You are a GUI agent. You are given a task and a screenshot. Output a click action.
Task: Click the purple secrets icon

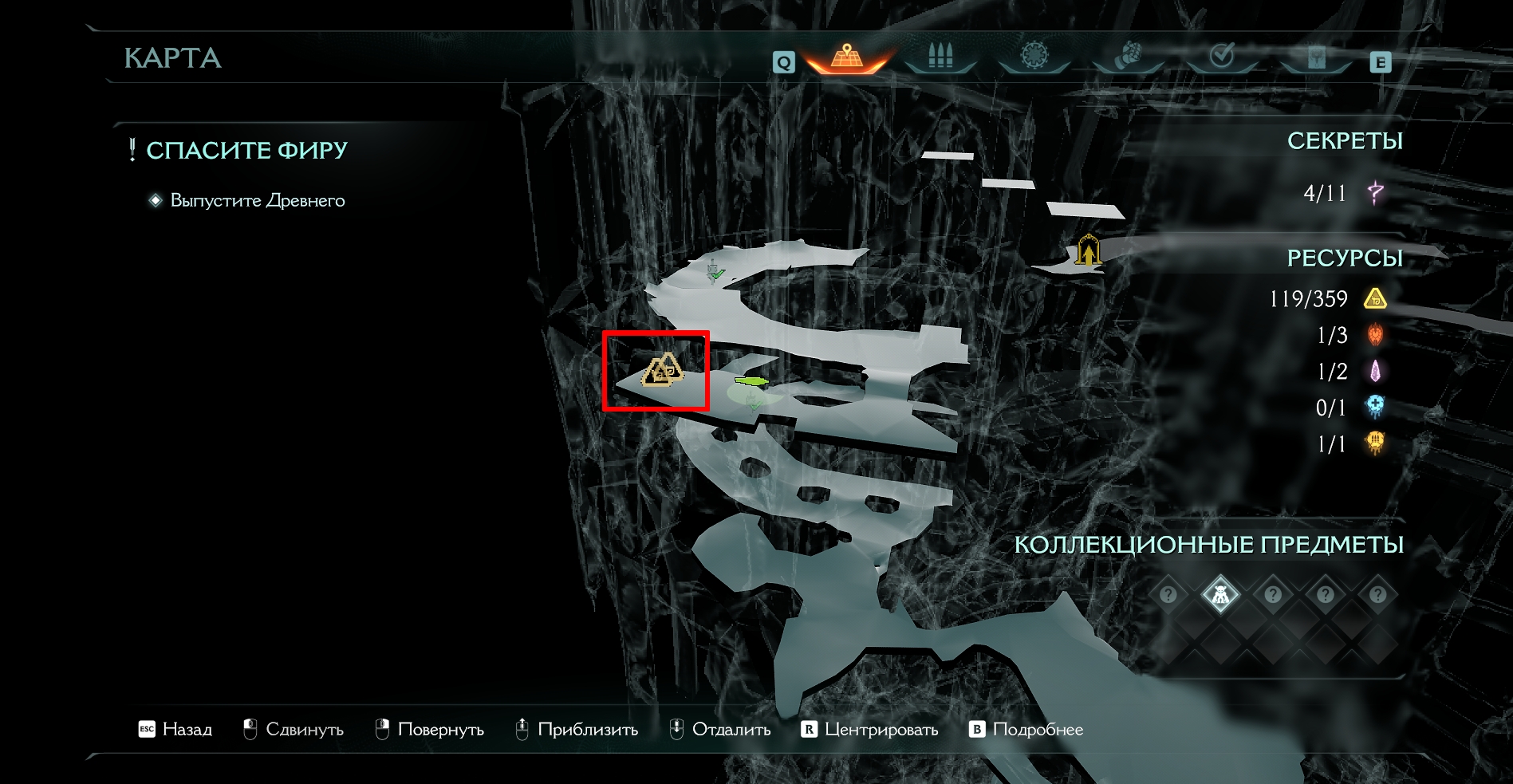coord(1376,192)
